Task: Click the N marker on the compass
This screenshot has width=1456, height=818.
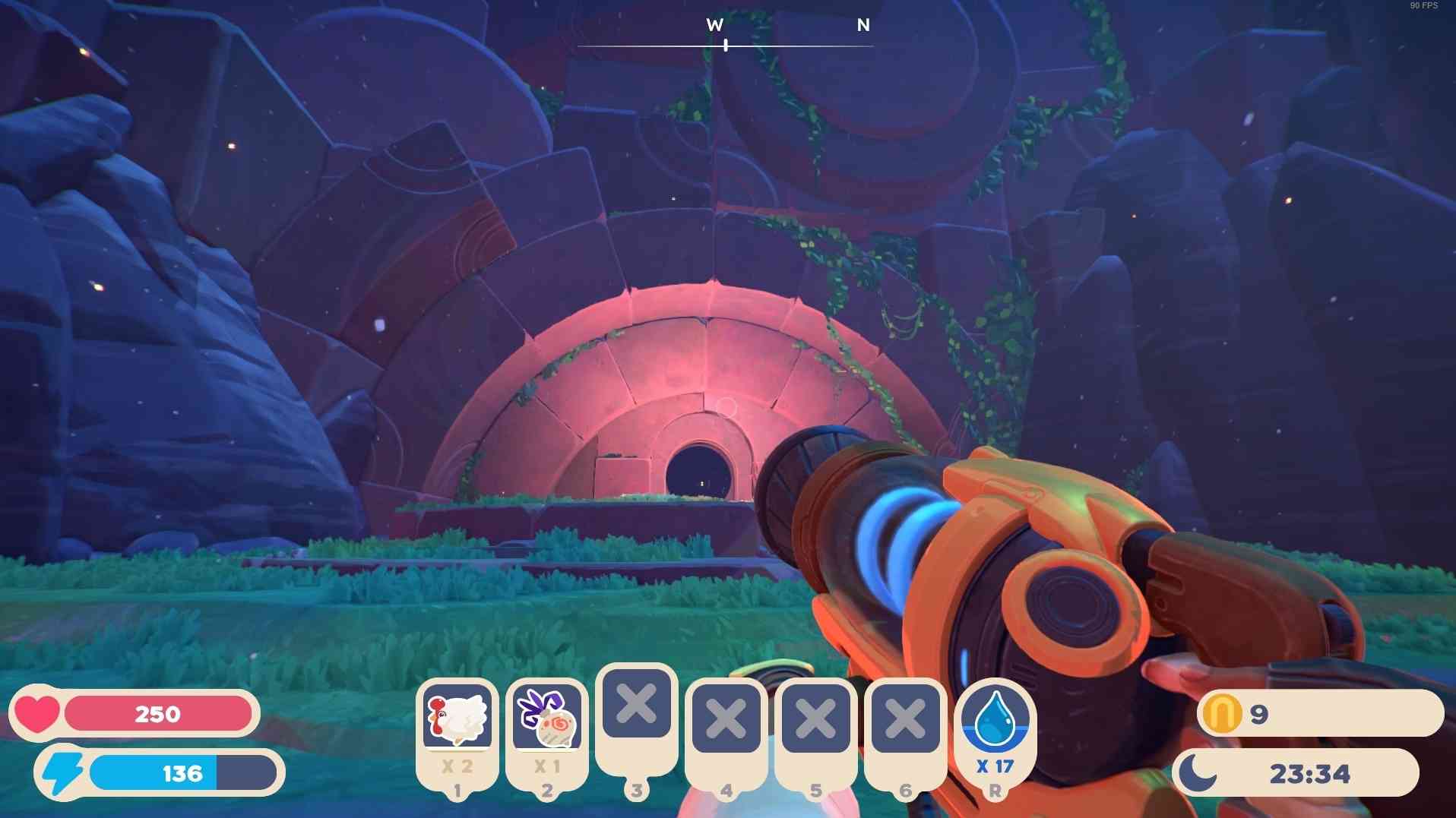Action: coord(862,25)
